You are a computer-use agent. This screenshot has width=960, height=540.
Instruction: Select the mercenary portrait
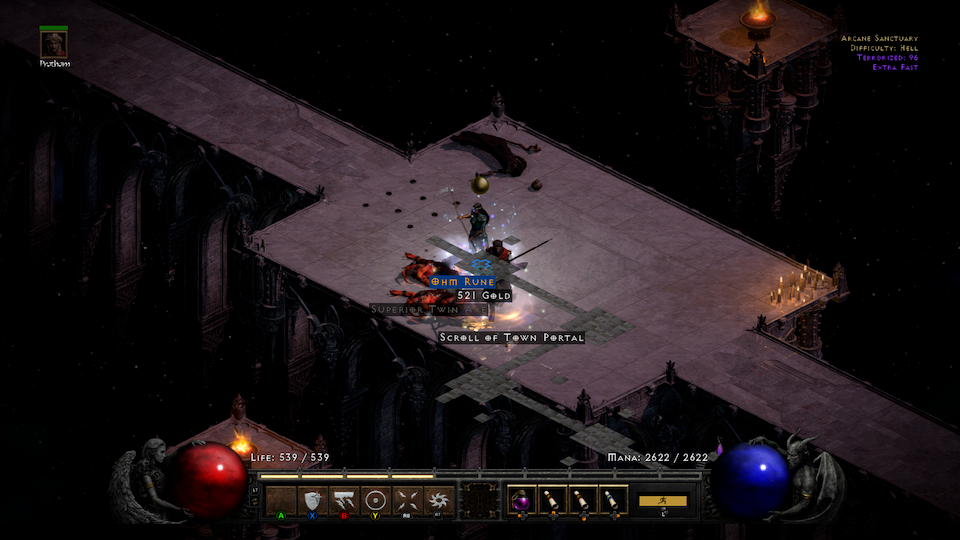point(54,44)
